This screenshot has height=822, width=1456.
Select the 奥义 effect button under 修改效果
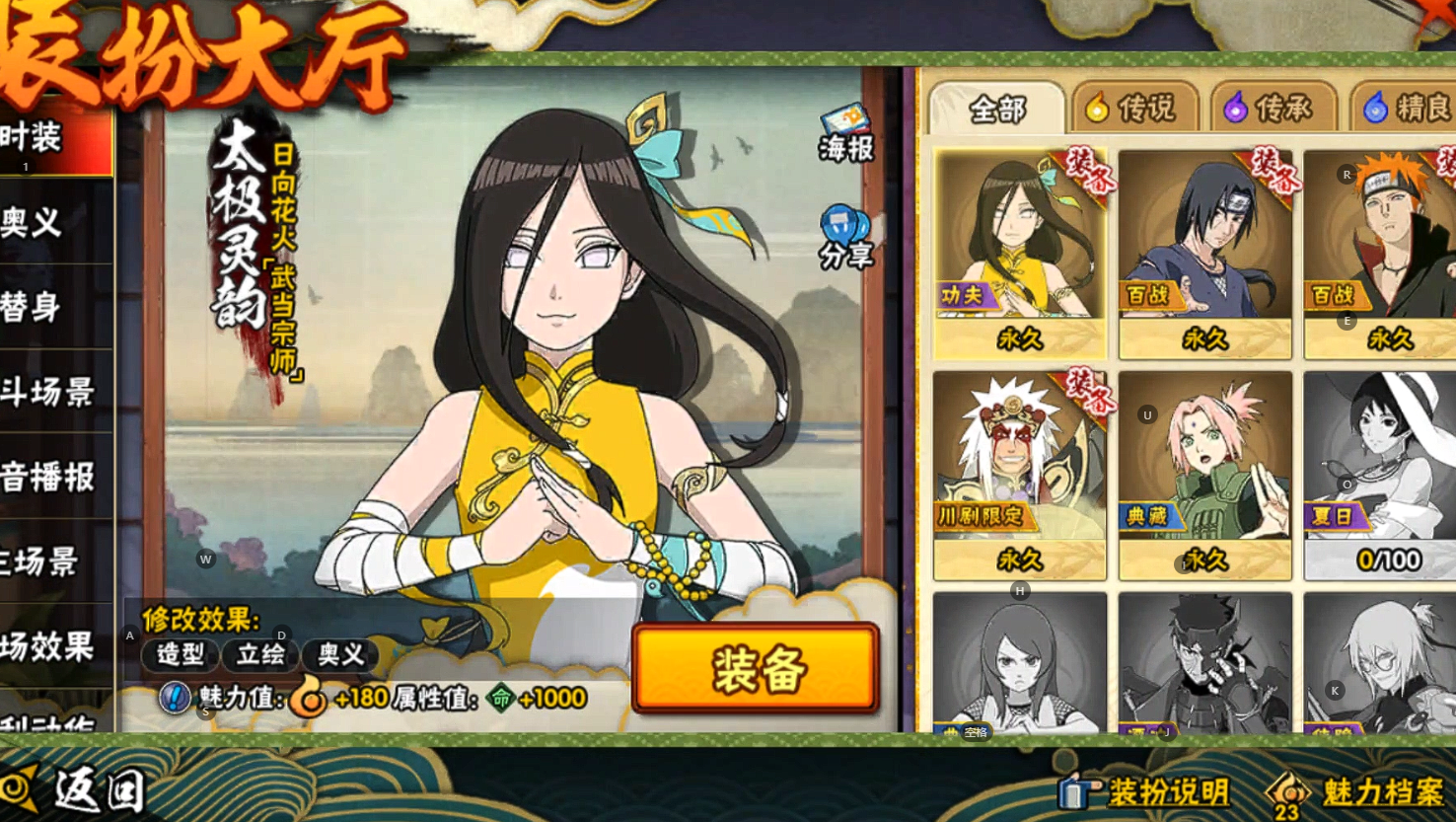(340, 654)
